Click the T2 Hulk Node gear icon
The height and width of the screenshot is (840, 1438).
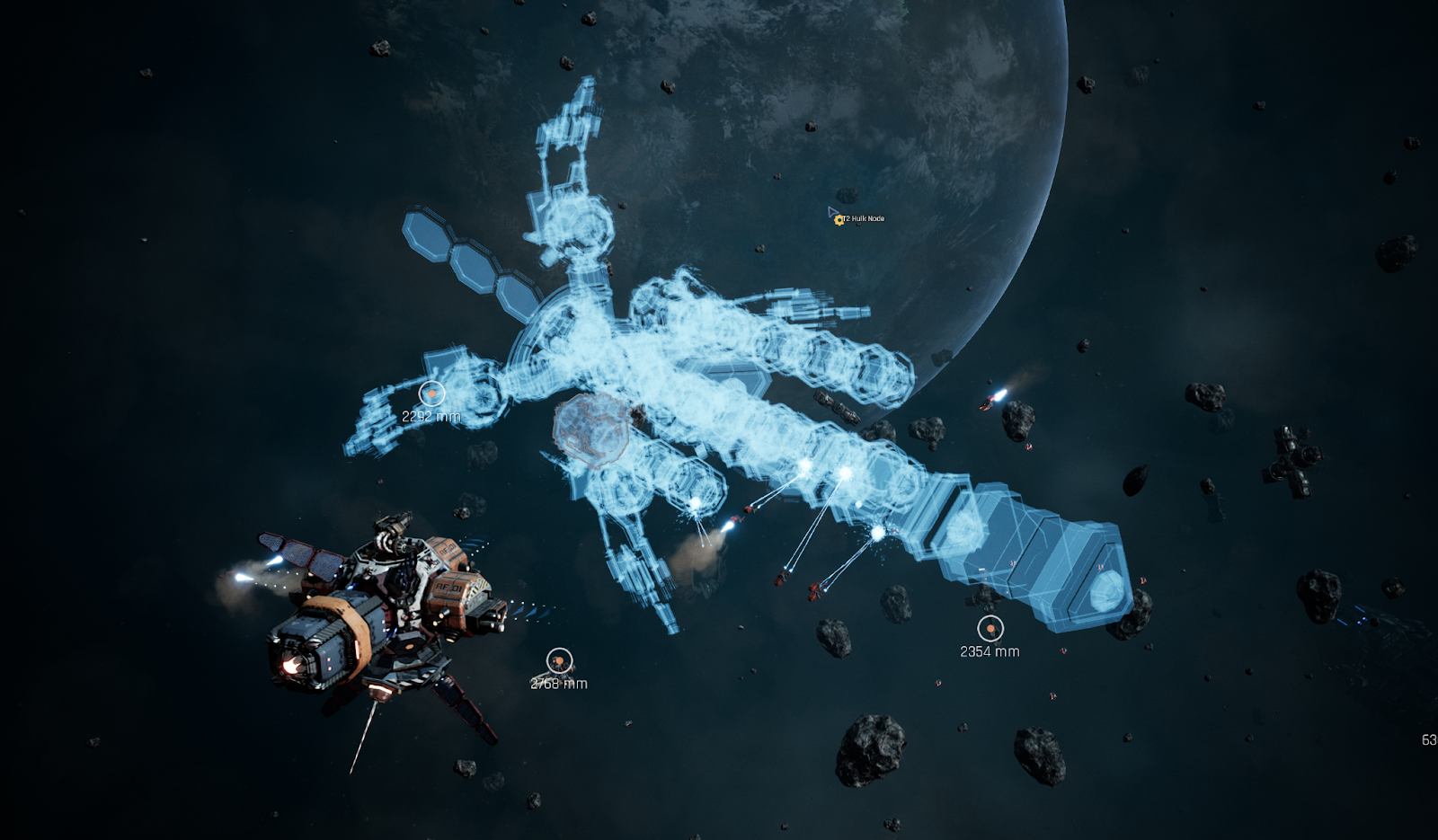pos(839,220)
